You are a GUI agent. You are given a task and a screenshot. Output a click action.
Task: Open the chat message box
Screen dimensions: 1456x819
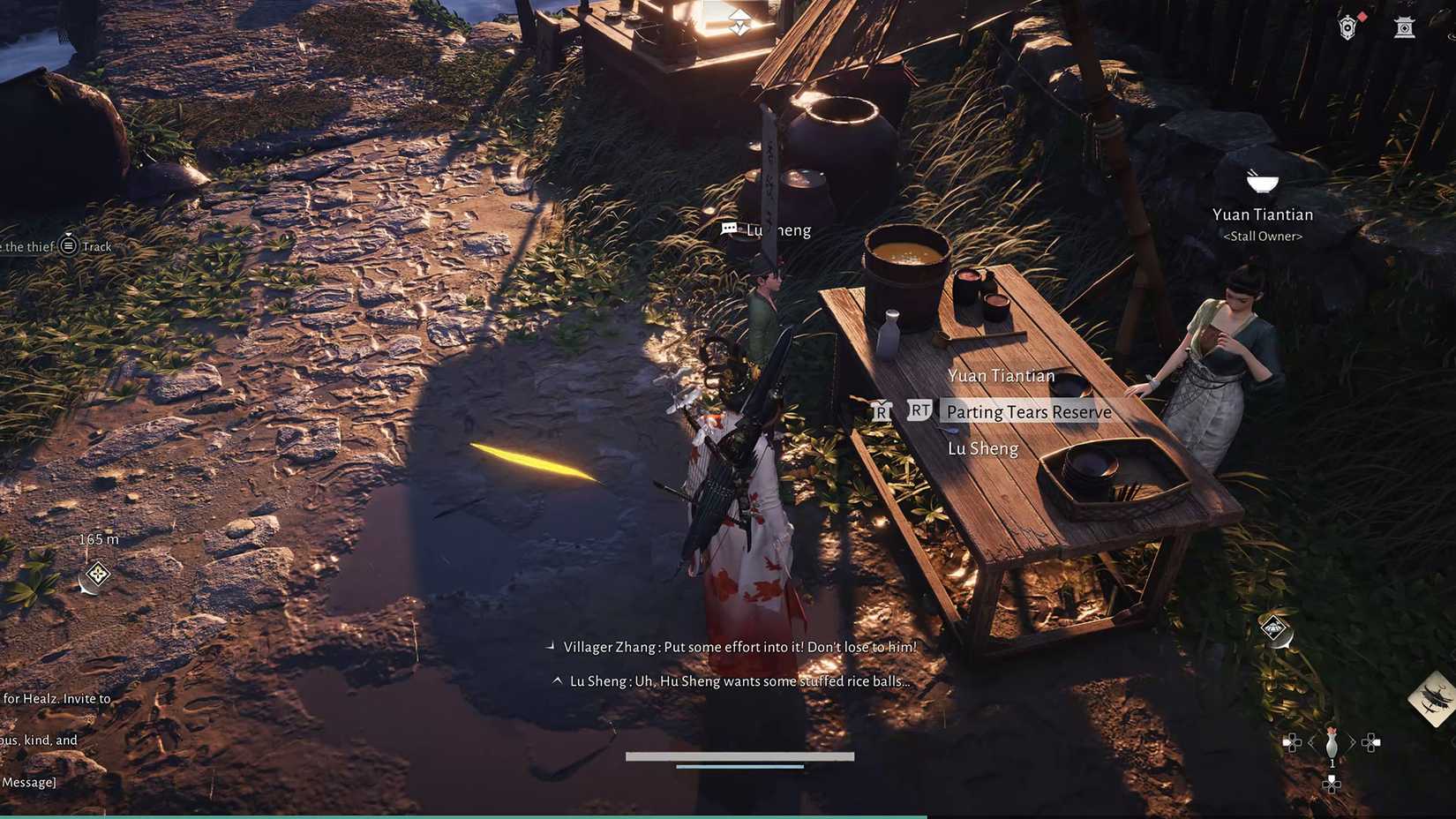click(x=28, y=782)
